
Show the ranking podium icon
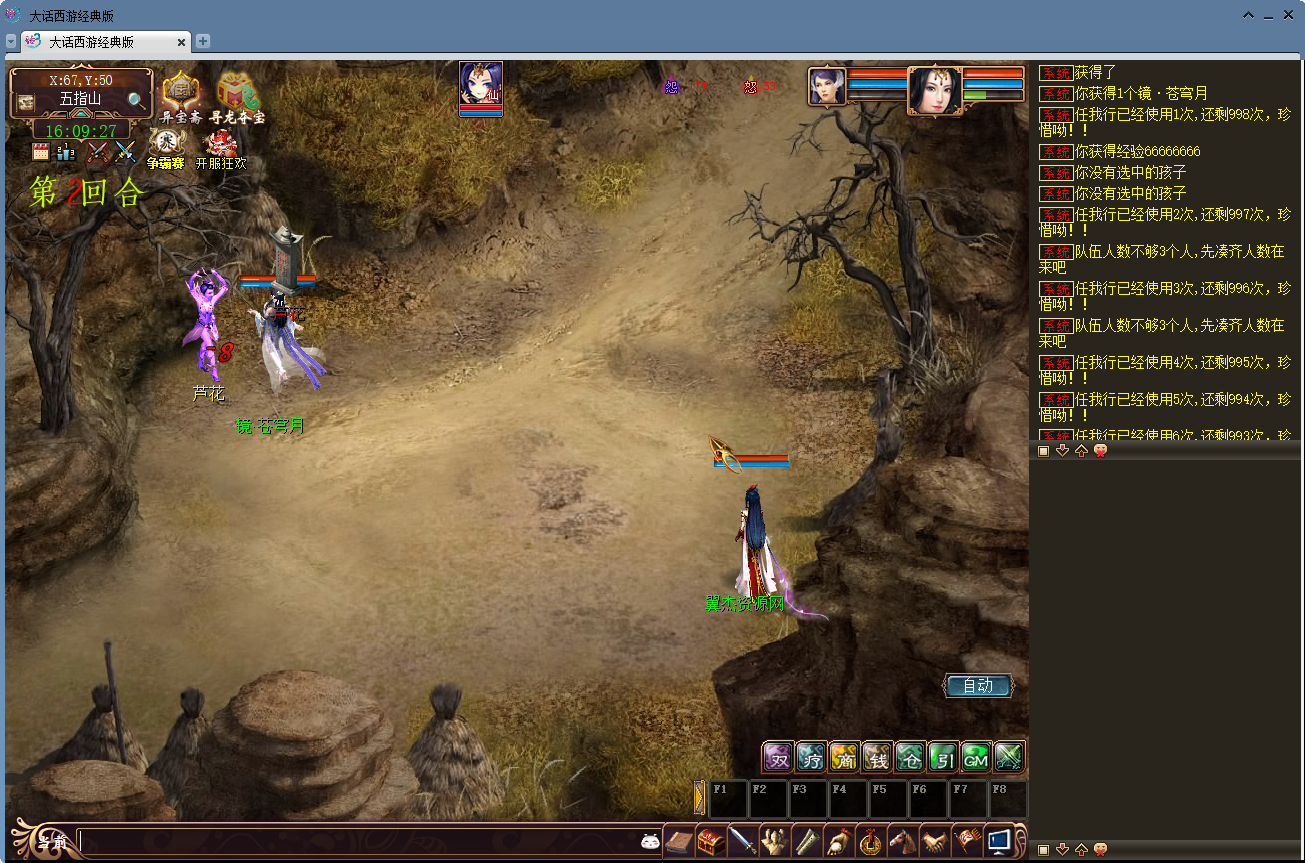tap(66, 153)
